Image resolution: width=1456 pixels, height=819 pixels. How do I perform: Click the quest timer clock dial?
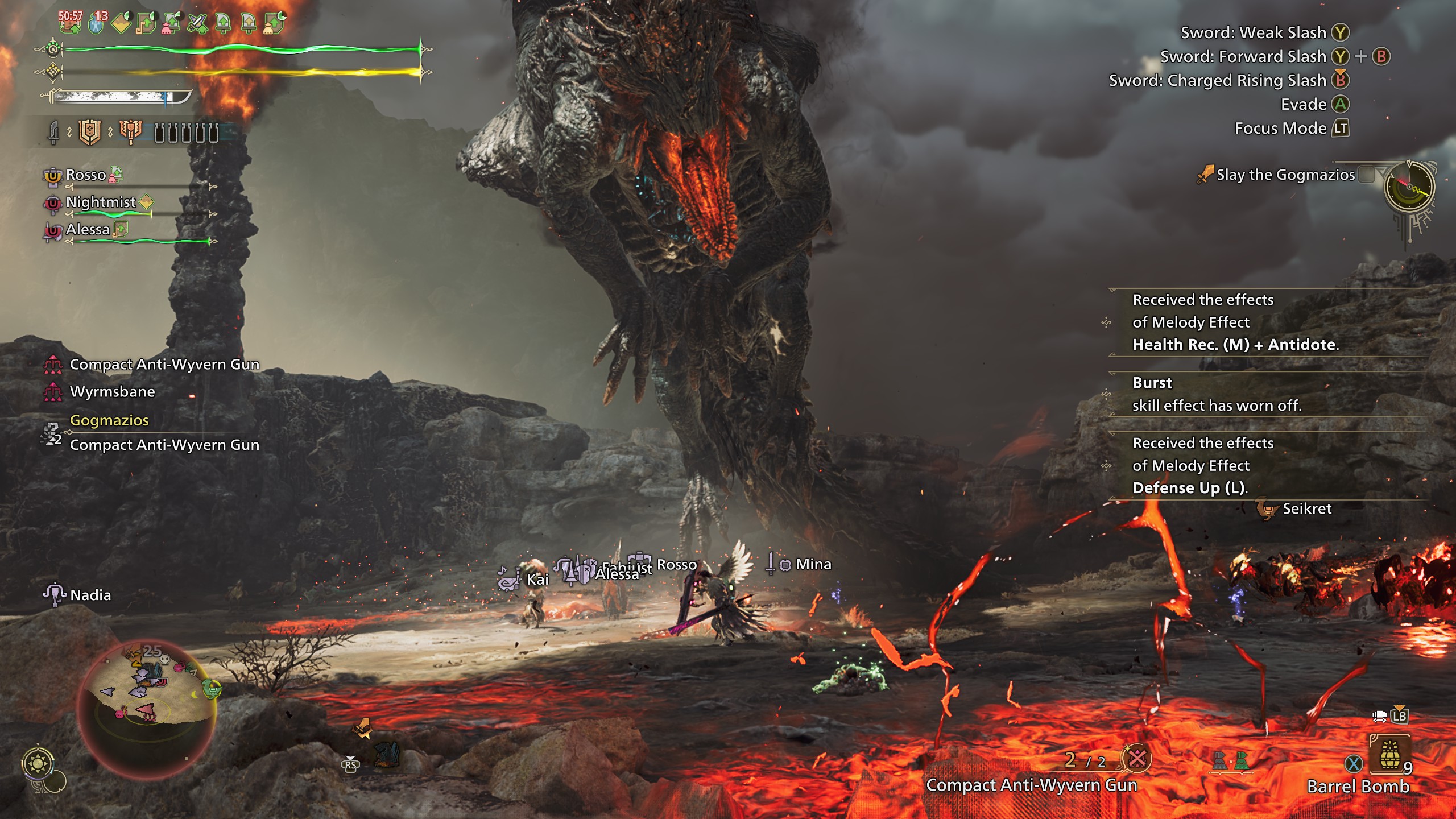tap(1409, 187)
